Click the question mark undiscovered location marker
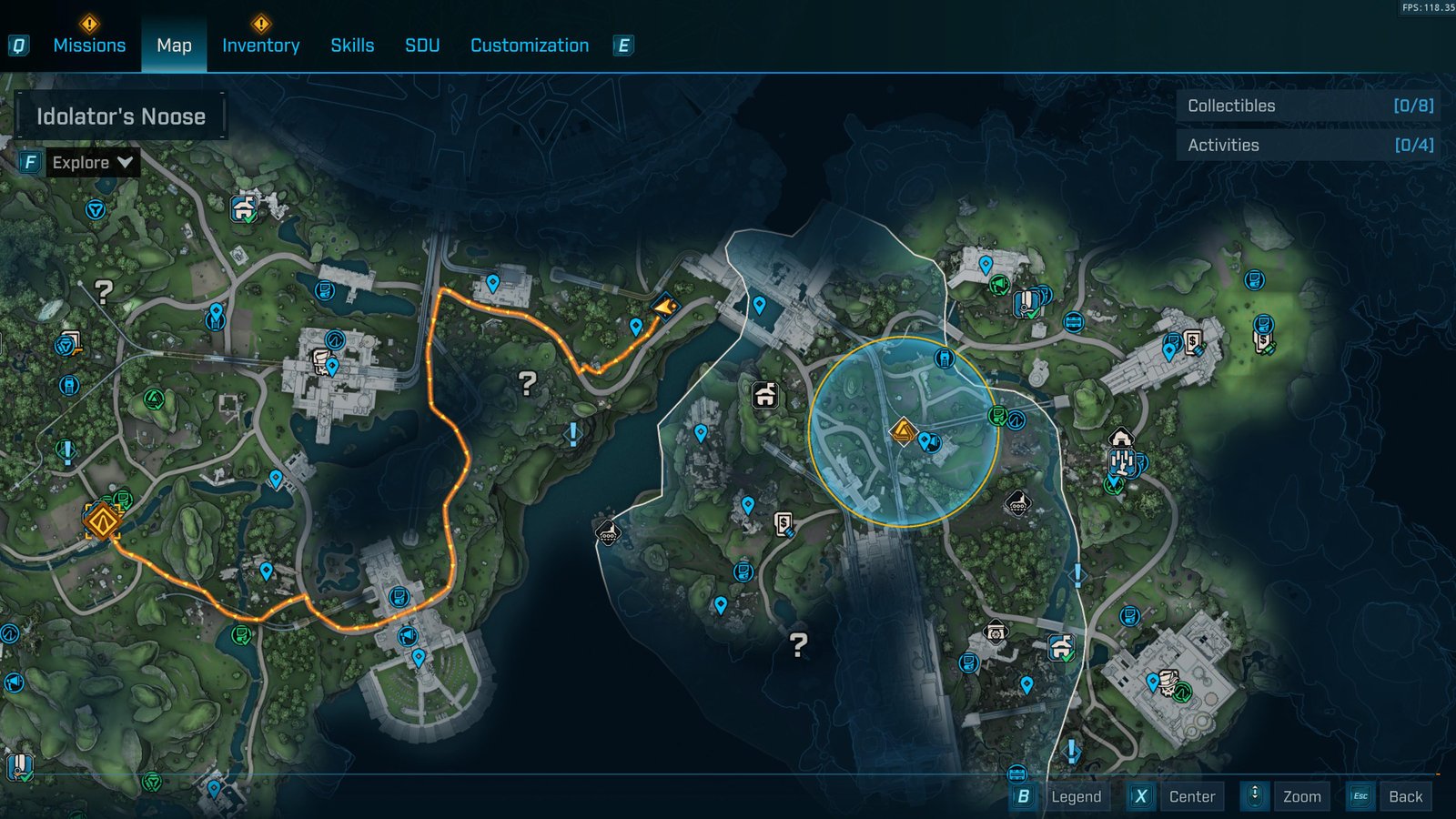 (x=526, y=382)
